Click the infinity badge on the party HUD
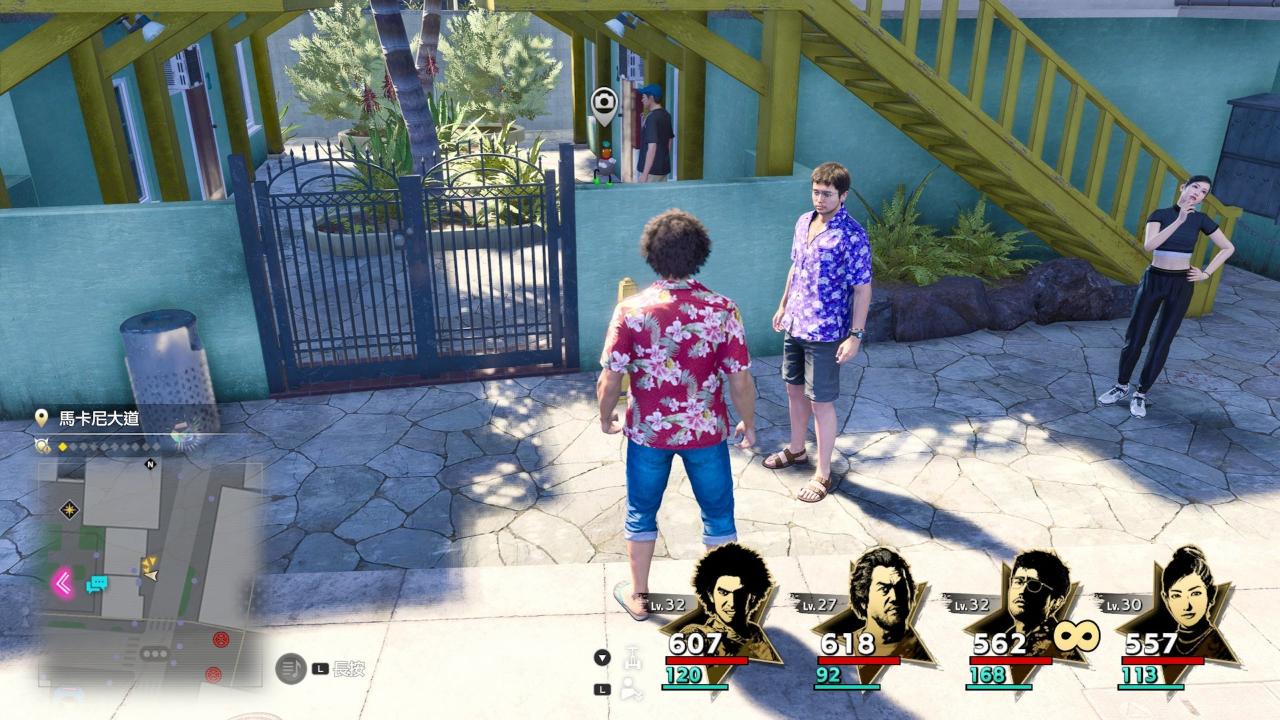Viewport: 1280px width, 720px height. coord(1075,634)
